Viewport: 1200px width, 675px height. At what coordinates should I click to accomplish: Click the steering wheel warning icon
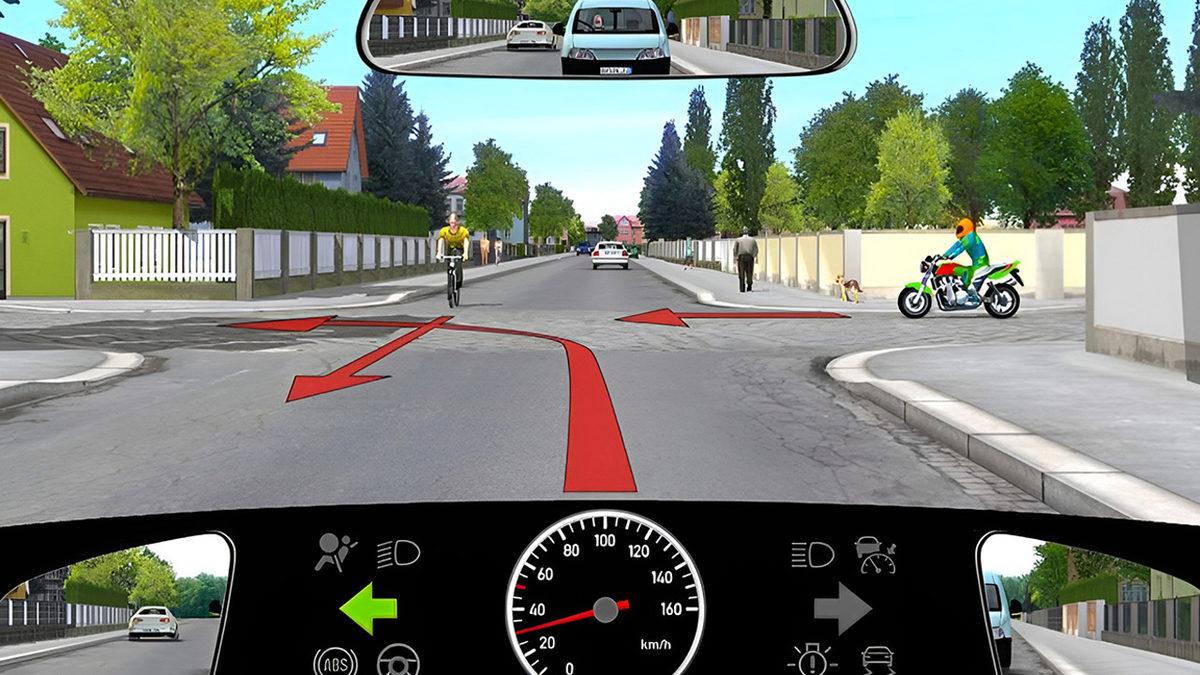coord(398,662)
